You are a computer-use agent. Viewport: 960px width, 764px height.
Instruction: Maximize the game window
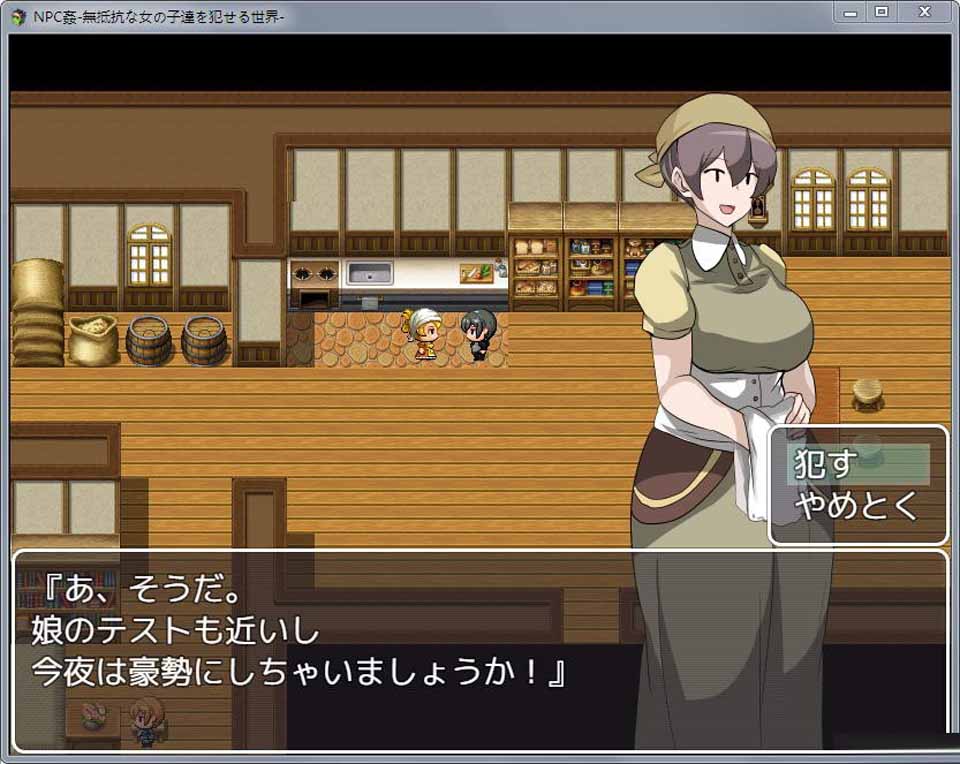[x=881, y=12]
